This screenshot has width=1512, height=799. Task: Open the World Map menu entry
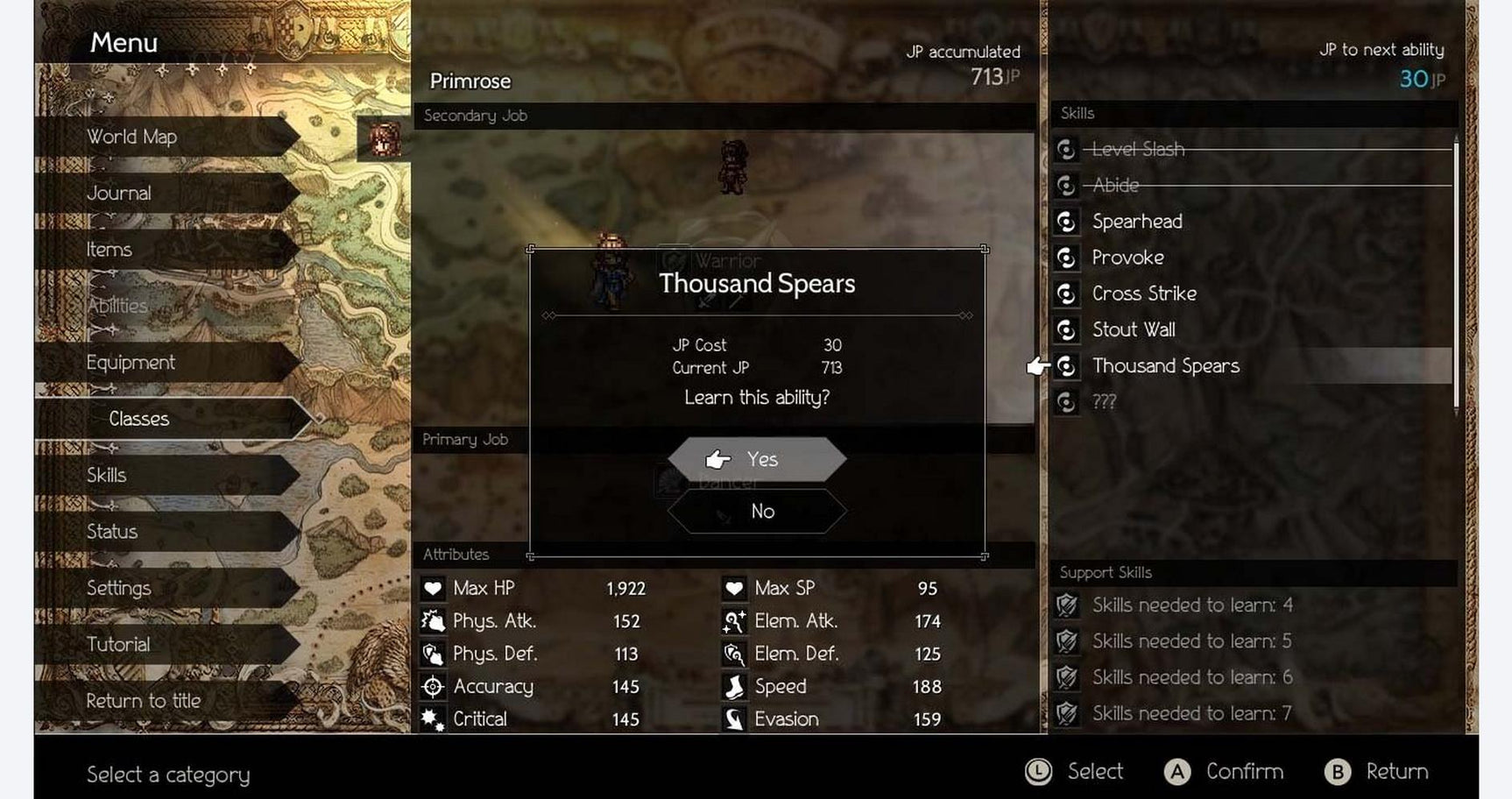131,137
